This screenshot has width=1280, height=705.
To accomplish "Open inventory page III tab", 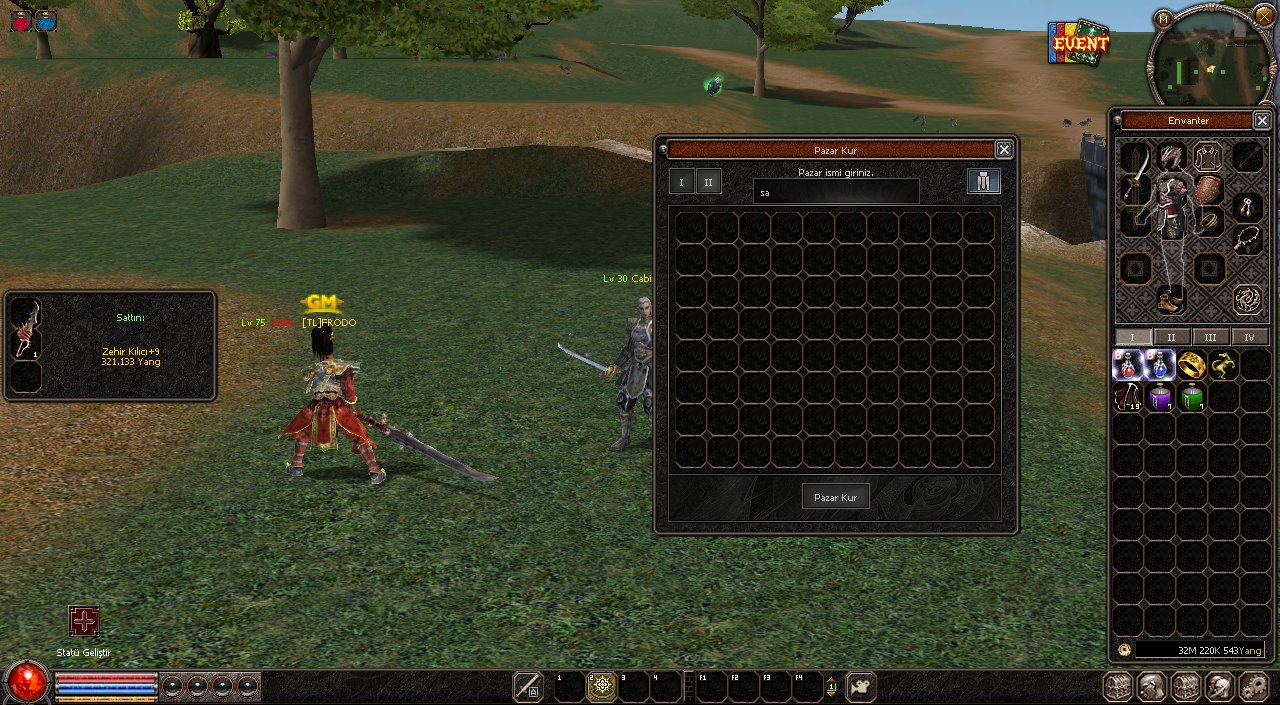I will pos(1210,338).
